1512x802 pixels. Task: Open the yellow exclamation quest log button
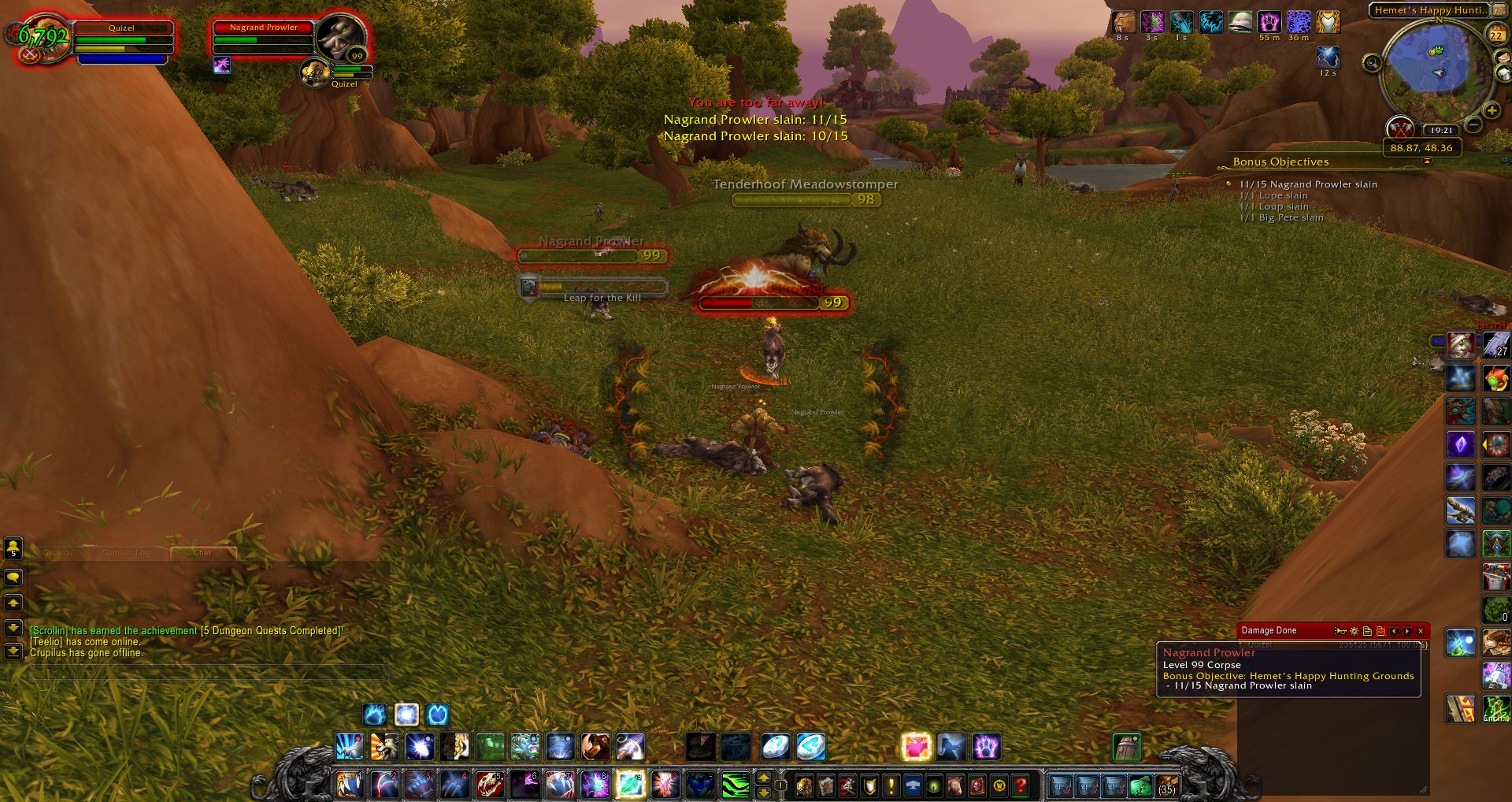tap(891, 785)
